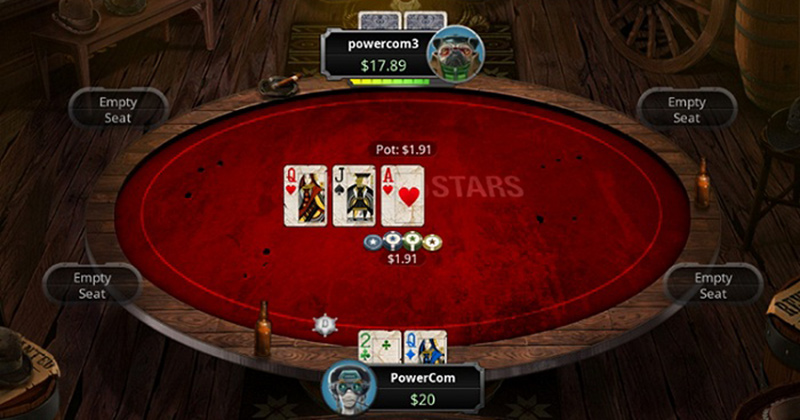
Task: Choose the green 2 of clubs hole card
Action: [379, 346]
